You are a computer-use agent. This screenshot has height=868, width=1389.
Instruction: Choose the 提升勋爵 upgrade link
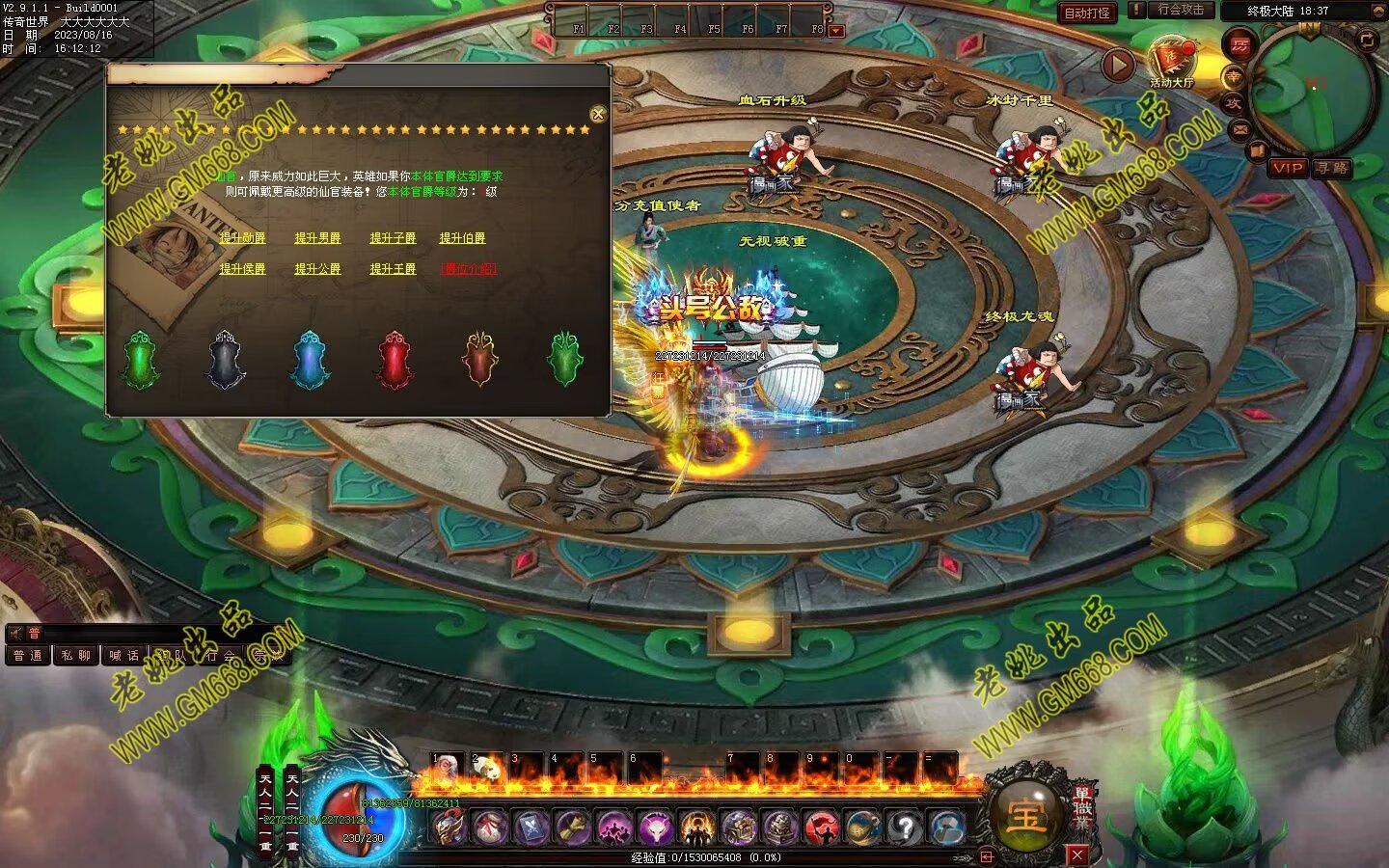coord(242,238)
